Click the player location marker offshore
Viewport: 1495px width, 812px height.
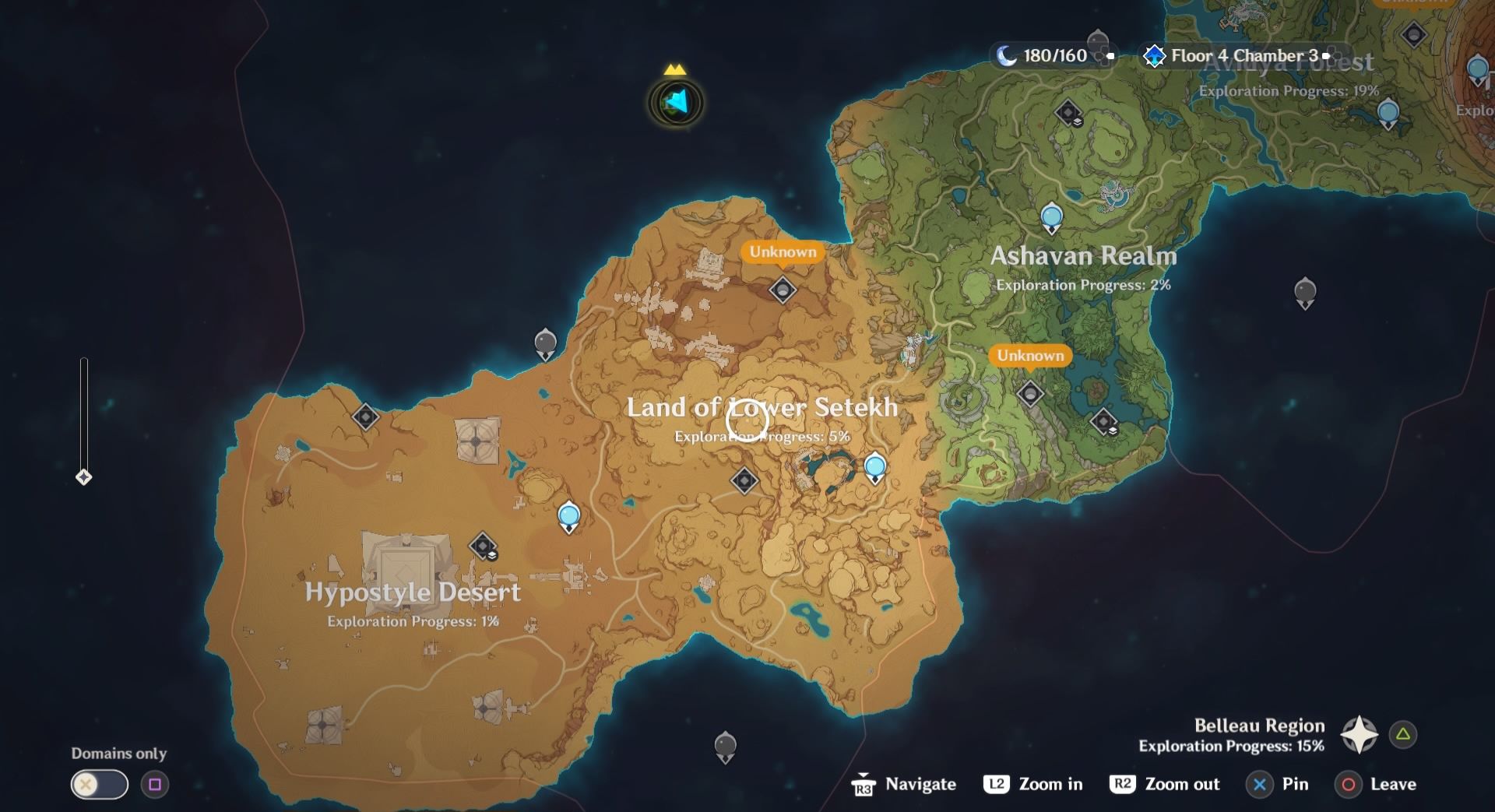[674, 104]
